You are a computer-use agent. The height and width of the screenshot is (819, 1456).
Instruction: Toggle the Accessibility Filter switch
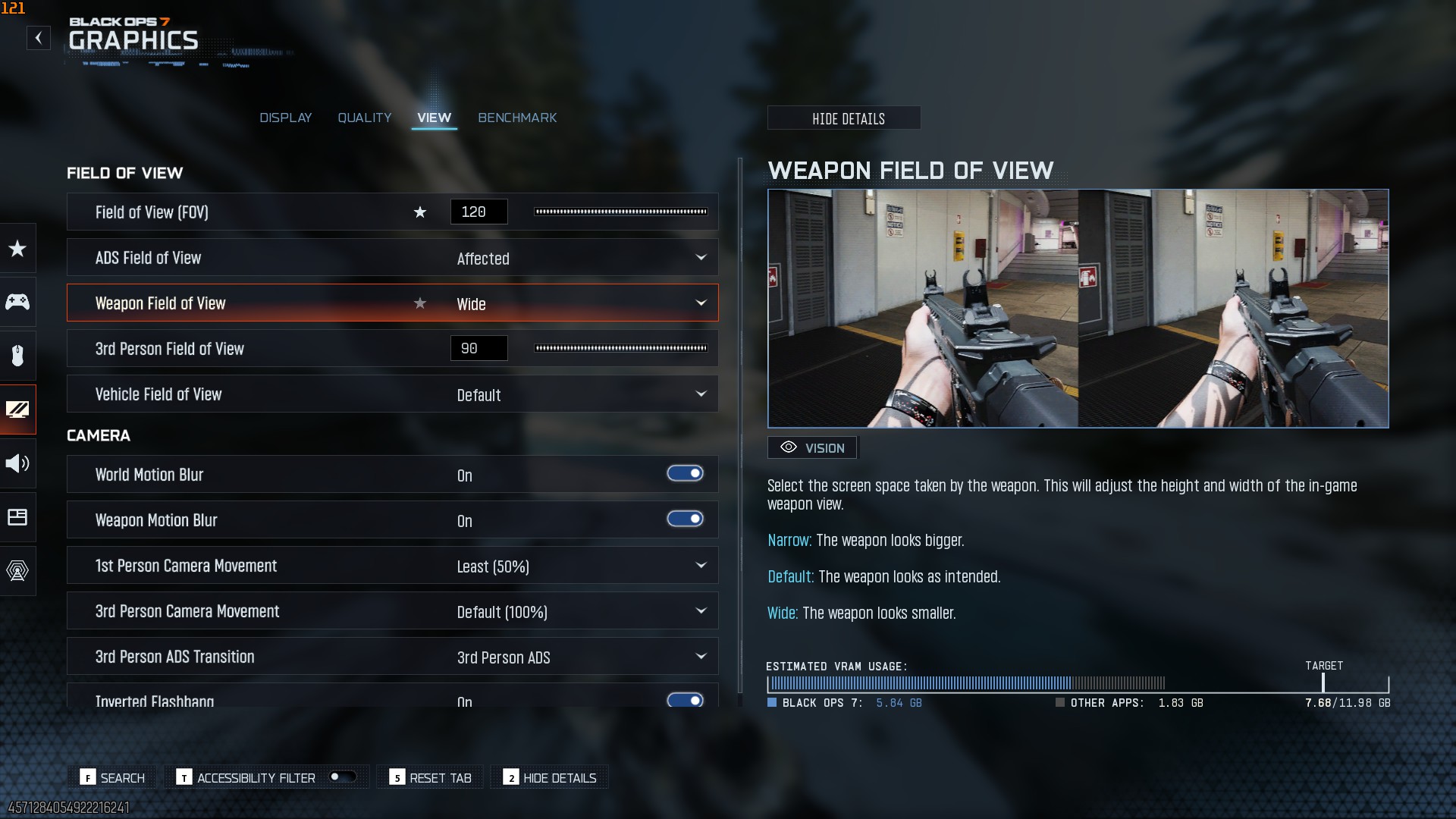[342, 777]
